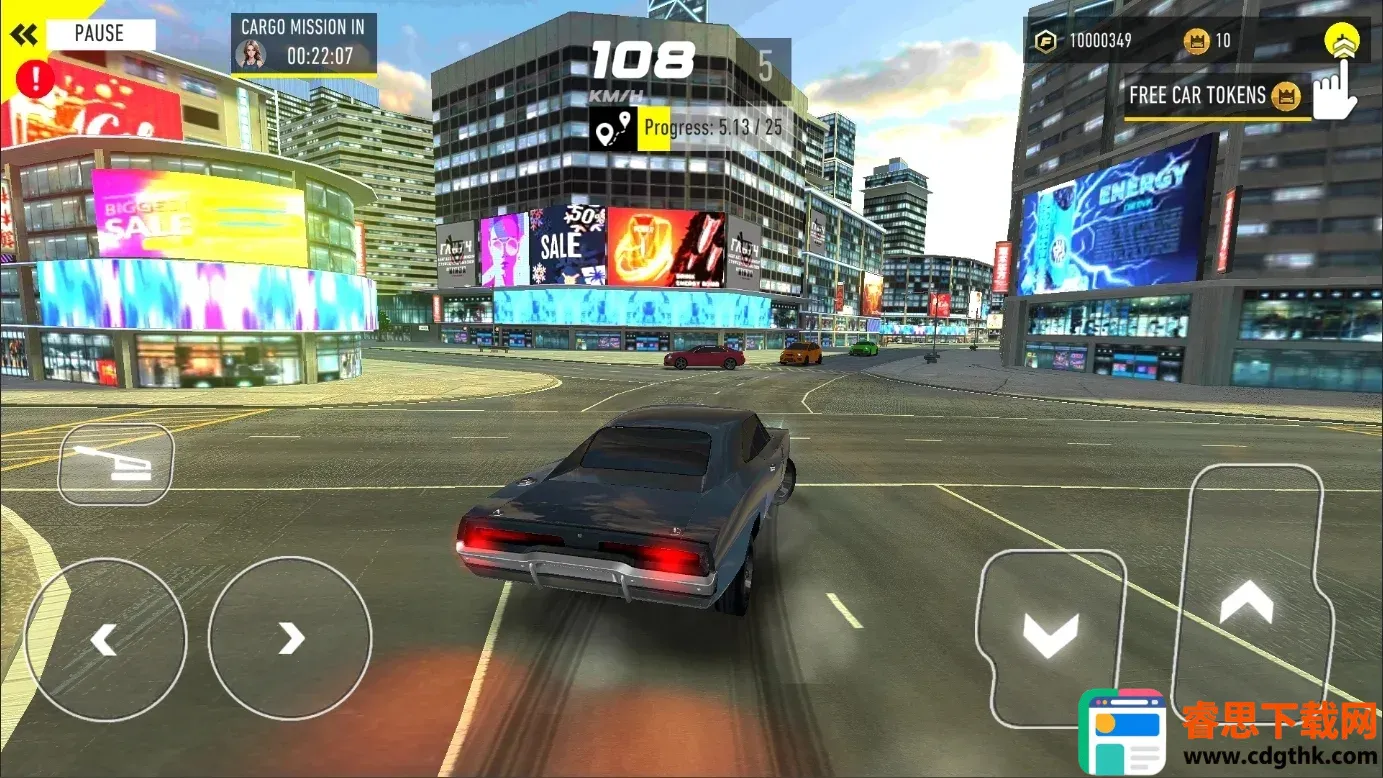Hit the brake pedal down arrow

[1051, 634]
